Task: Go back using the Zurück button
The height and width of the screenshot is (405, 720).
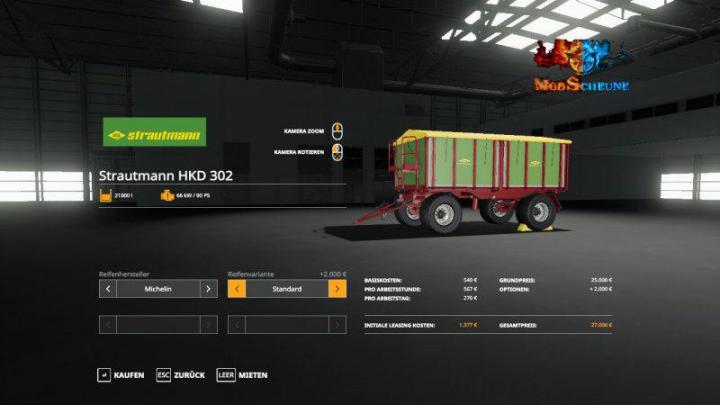Action: (180, 375)
